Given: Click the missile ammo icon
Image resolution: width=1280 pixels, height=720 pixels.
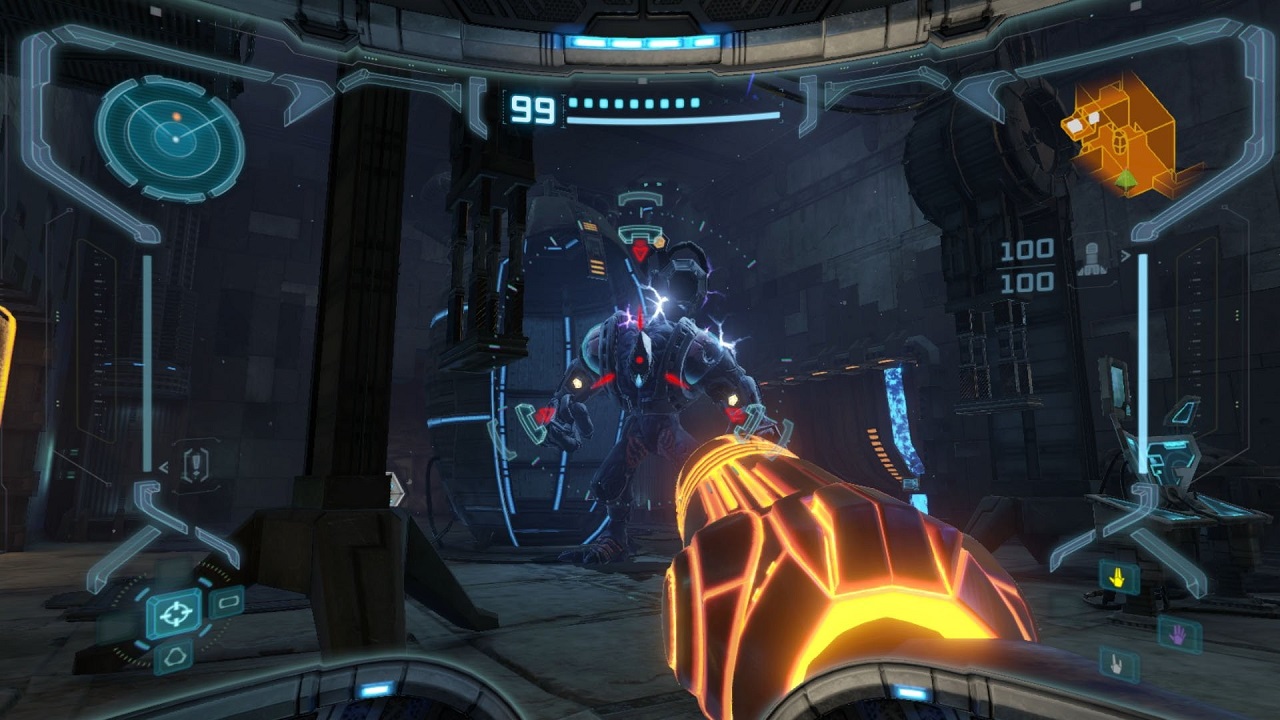Looking at the screenshot, I should click(1091, 258).
